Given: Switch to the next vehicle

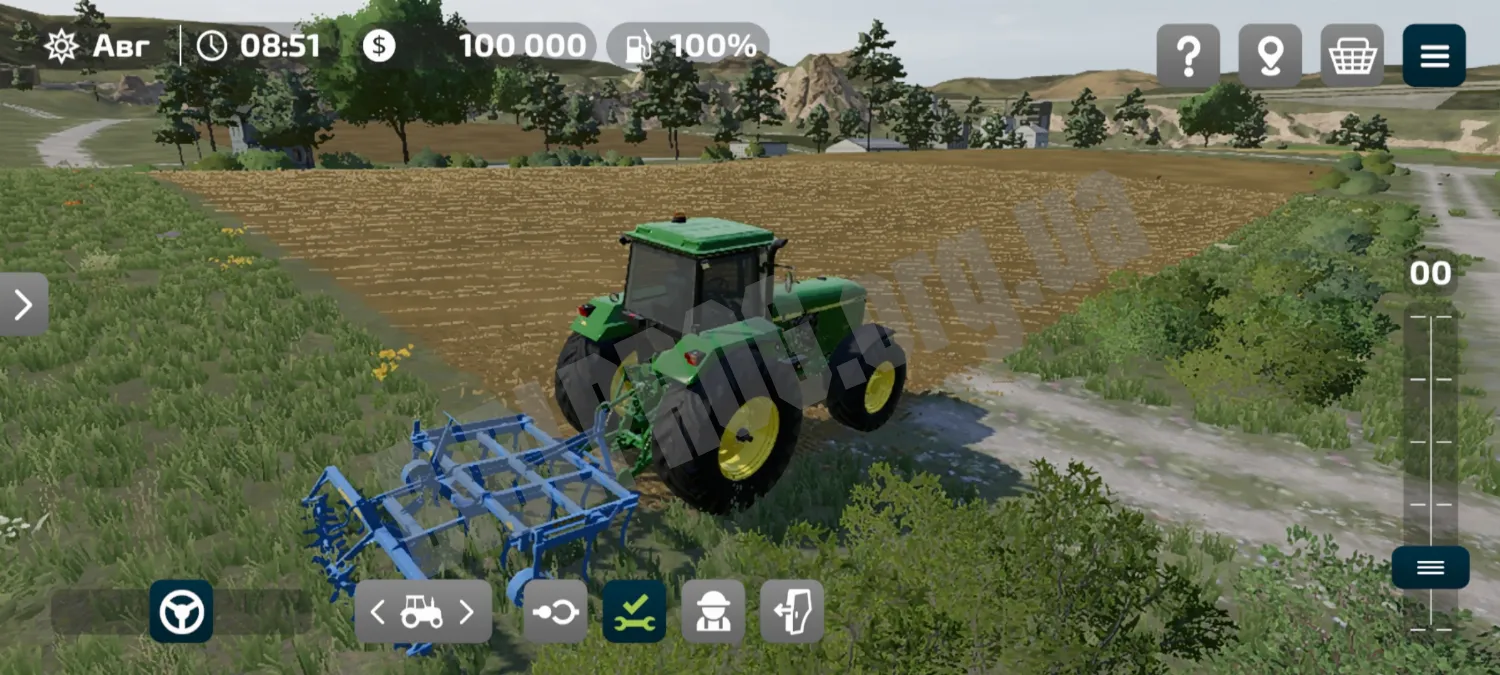Looking at the screenshot, I should (466, 612).
